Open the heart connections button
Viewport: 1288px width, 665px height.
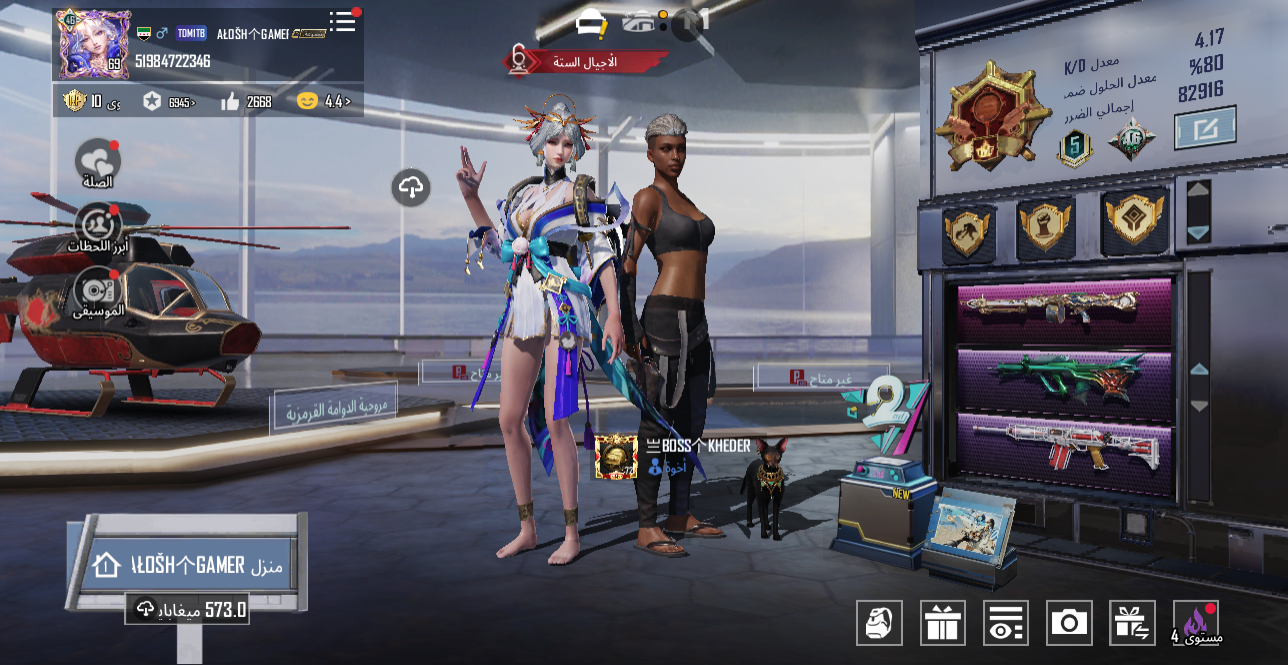[98, 162]
